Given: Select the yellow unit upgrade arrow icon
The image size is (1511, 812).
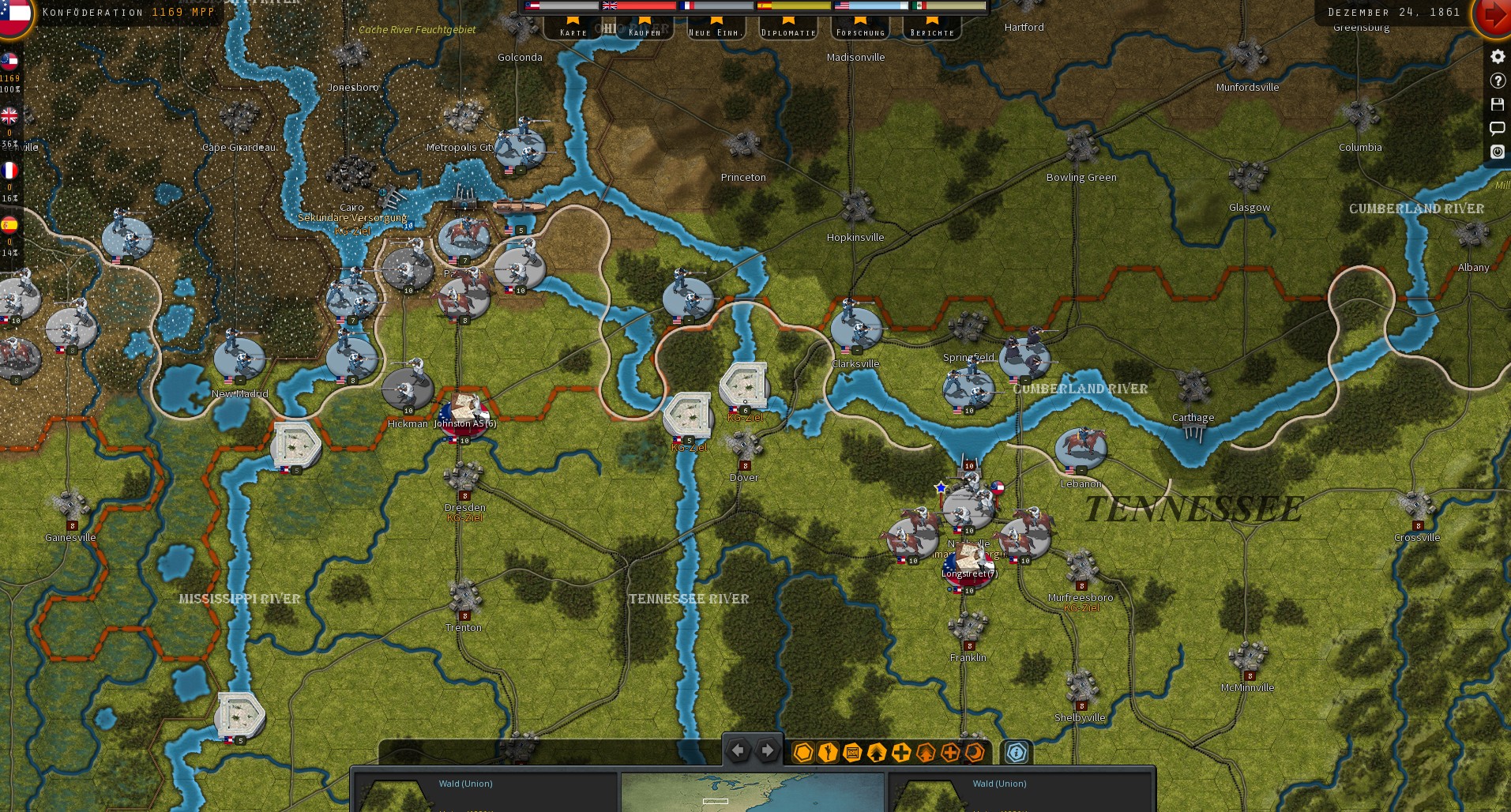Looking at the screenshot, I should tap(875, 753).
